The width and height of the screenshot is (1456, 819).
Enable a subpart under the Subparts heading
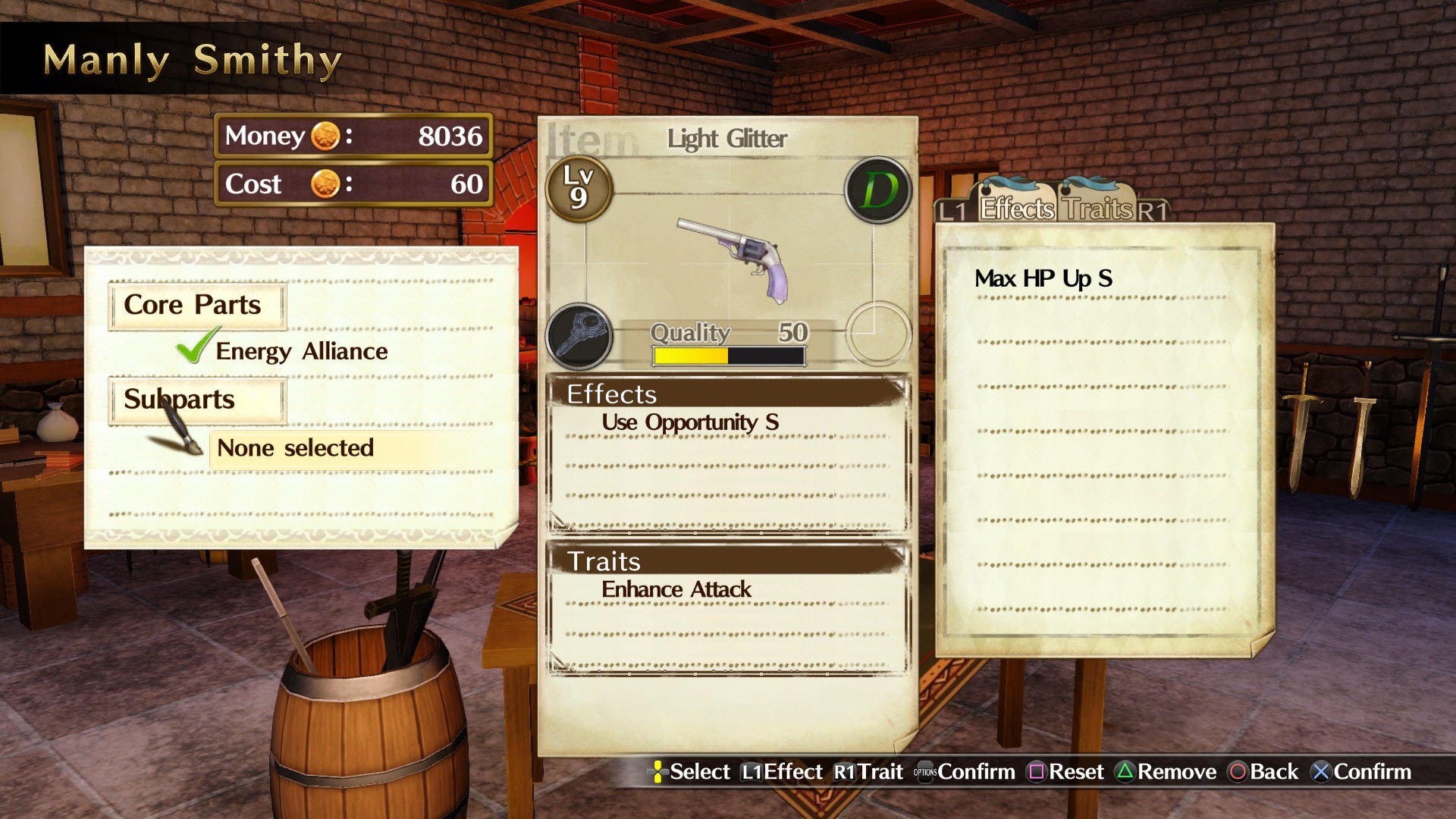294,448
